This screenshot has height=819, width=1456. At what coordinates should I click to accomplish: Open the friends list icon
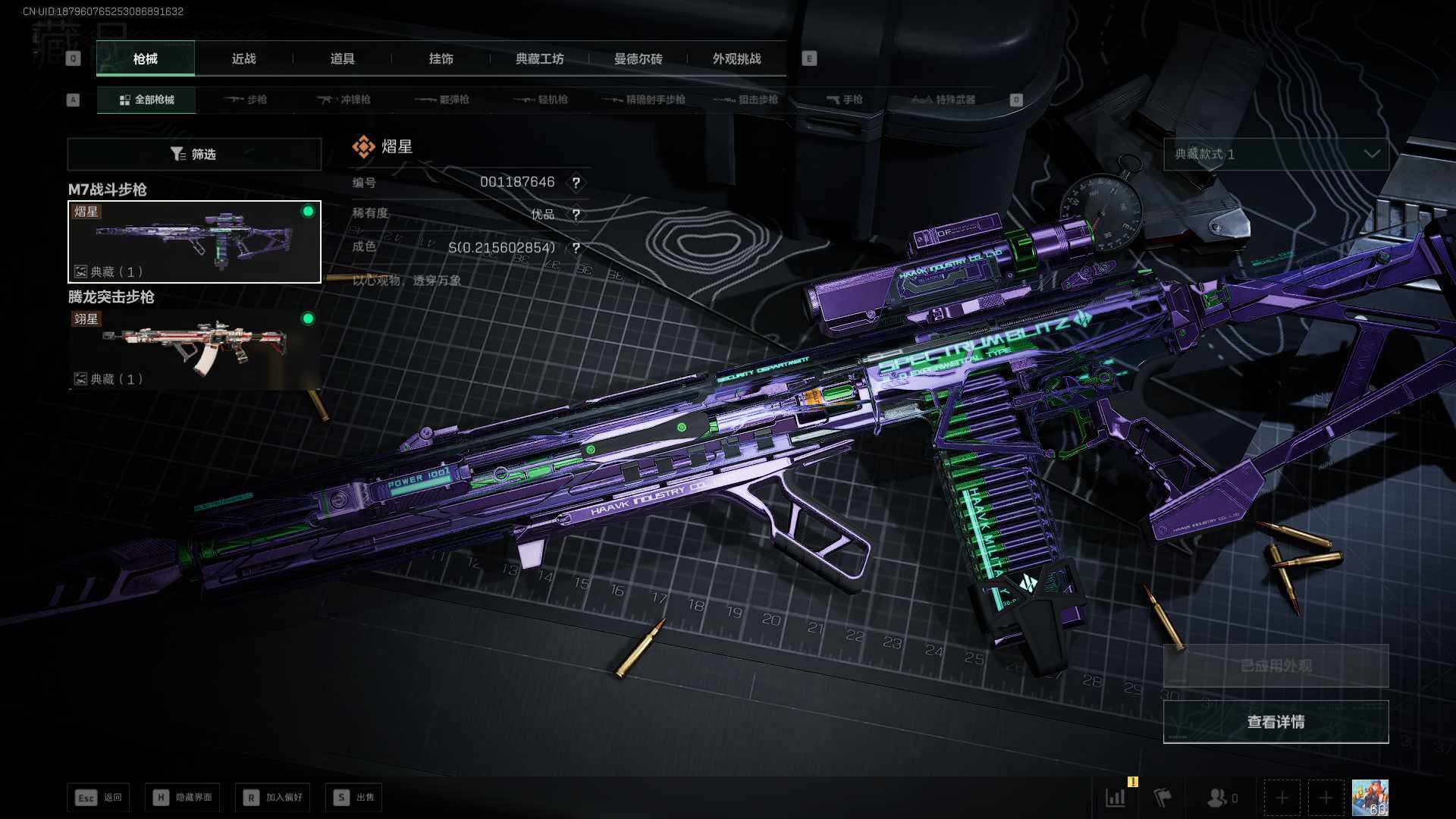point(1221,798)
